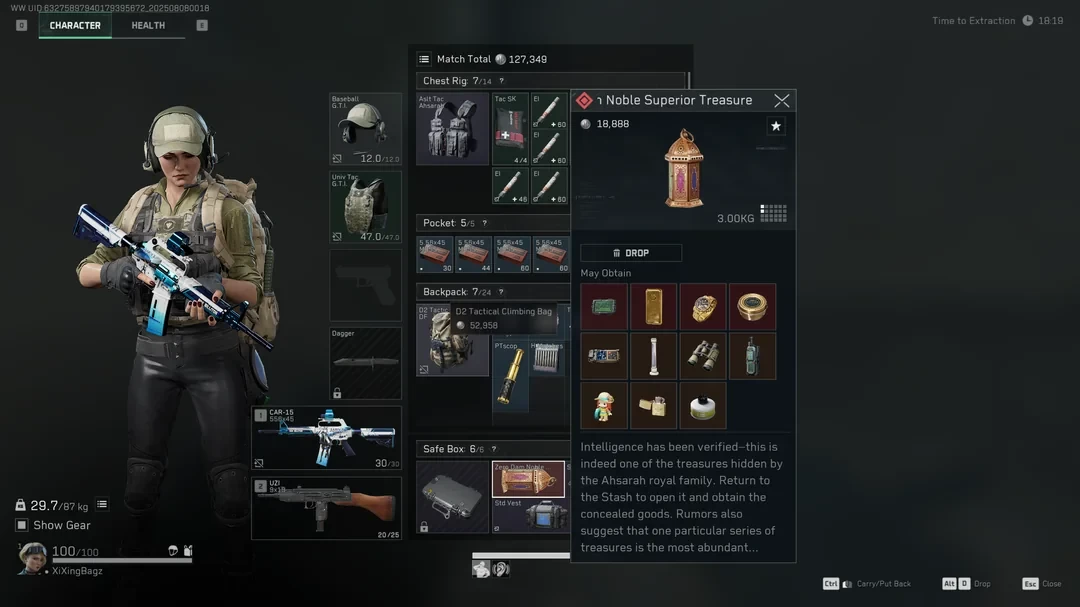Open the Univ Tac G.T.I. armor slot
This screenshot has height=607, width=1080.
(x=366, y=207)
